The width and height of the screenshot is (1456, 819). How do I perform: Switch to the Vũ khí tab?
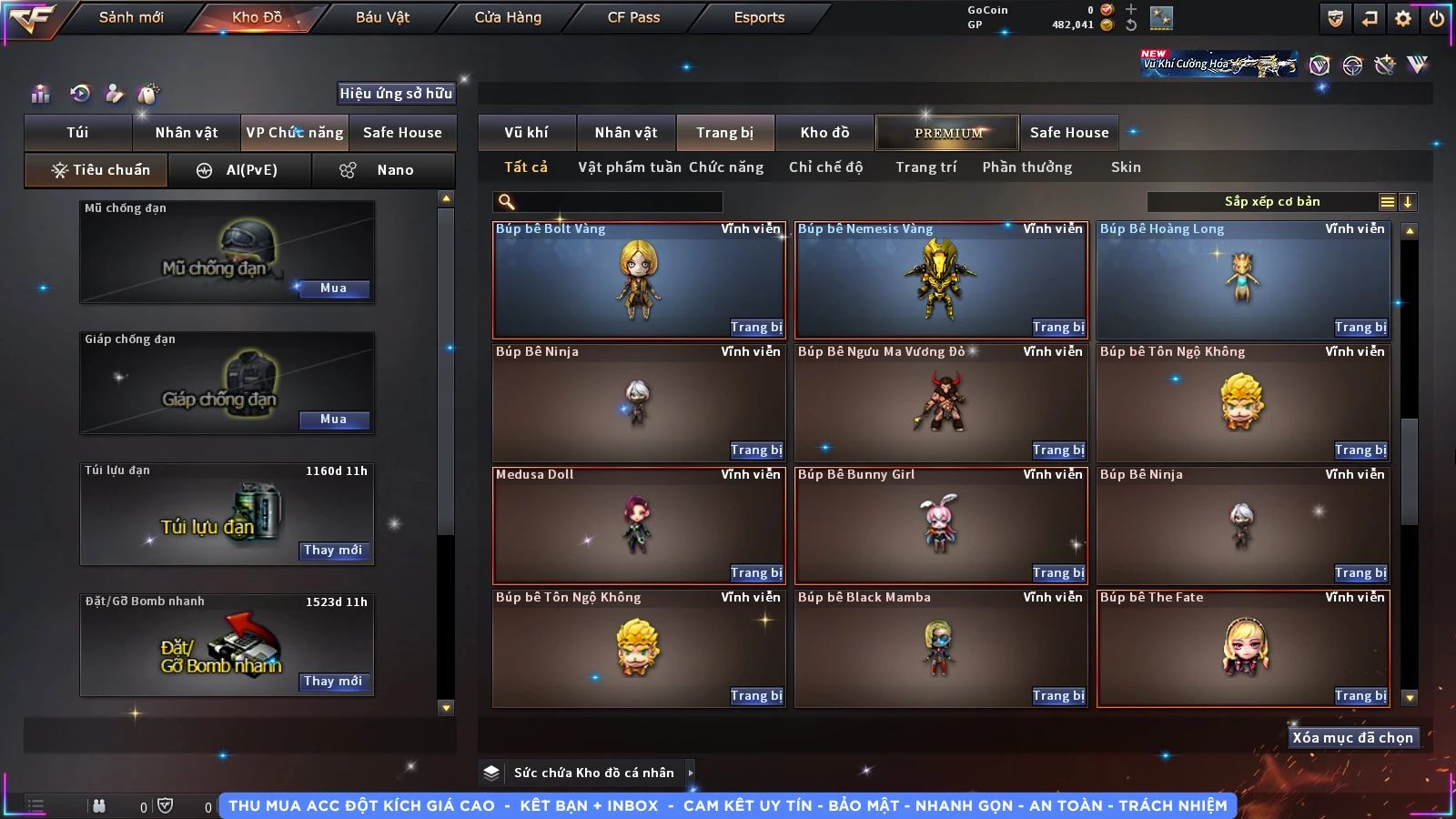click(526, 133)
